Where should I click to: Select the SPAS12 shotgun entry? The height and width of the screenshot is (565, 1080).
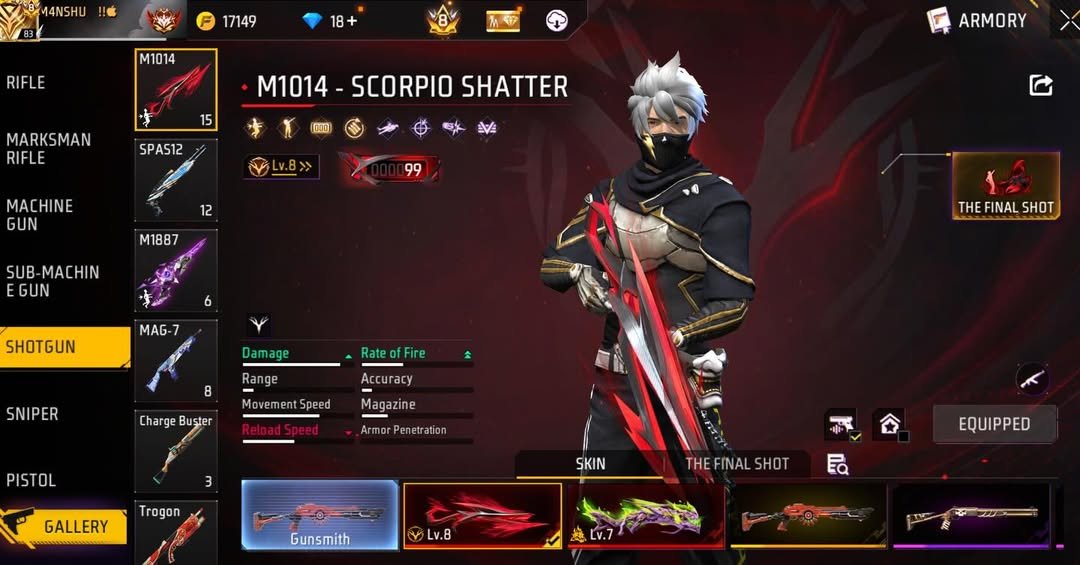point(176,180)
